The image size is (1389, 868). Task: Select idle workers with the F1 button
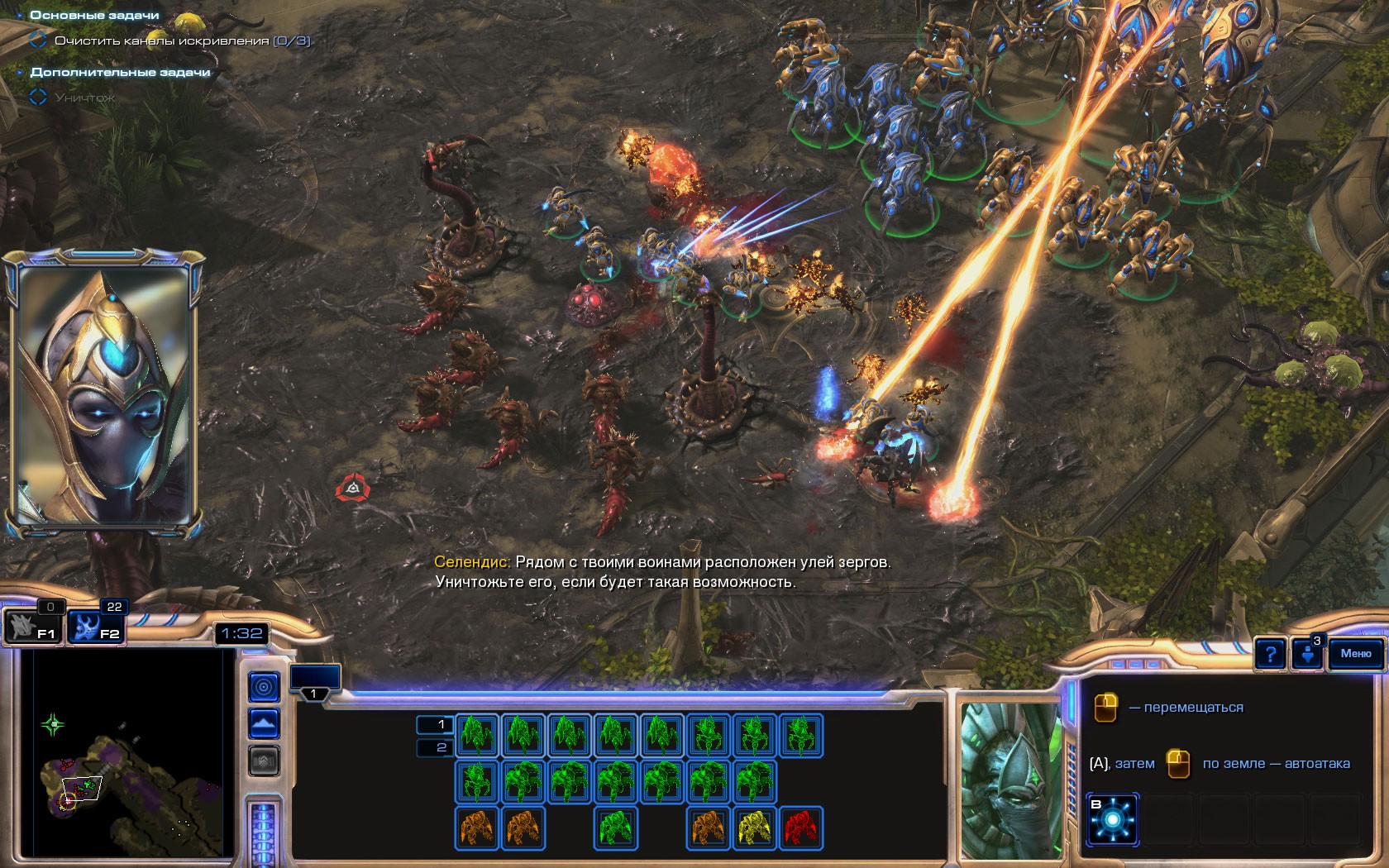[33, 627]
